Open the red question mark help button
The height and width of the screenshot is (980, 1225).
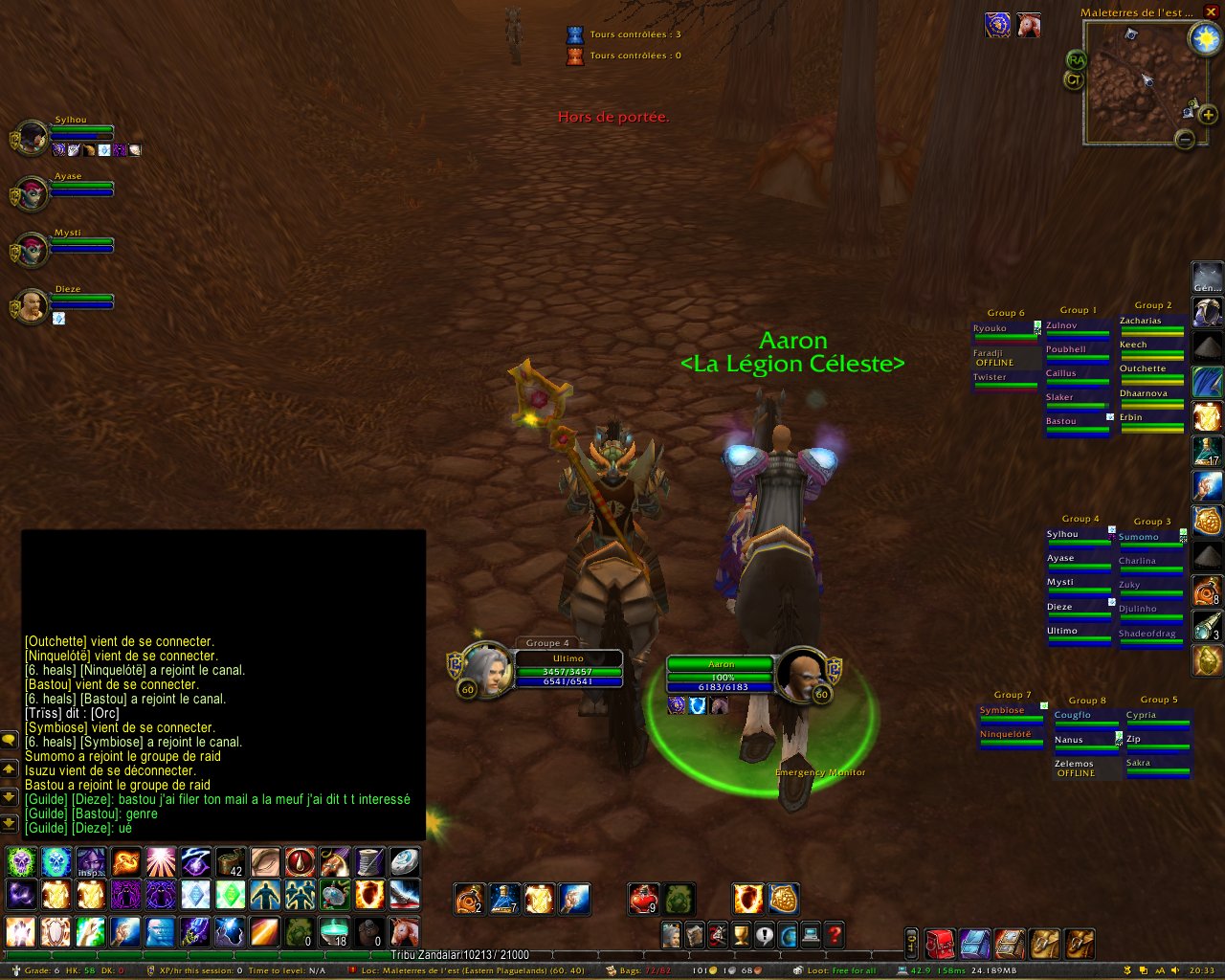coord(834,935)
